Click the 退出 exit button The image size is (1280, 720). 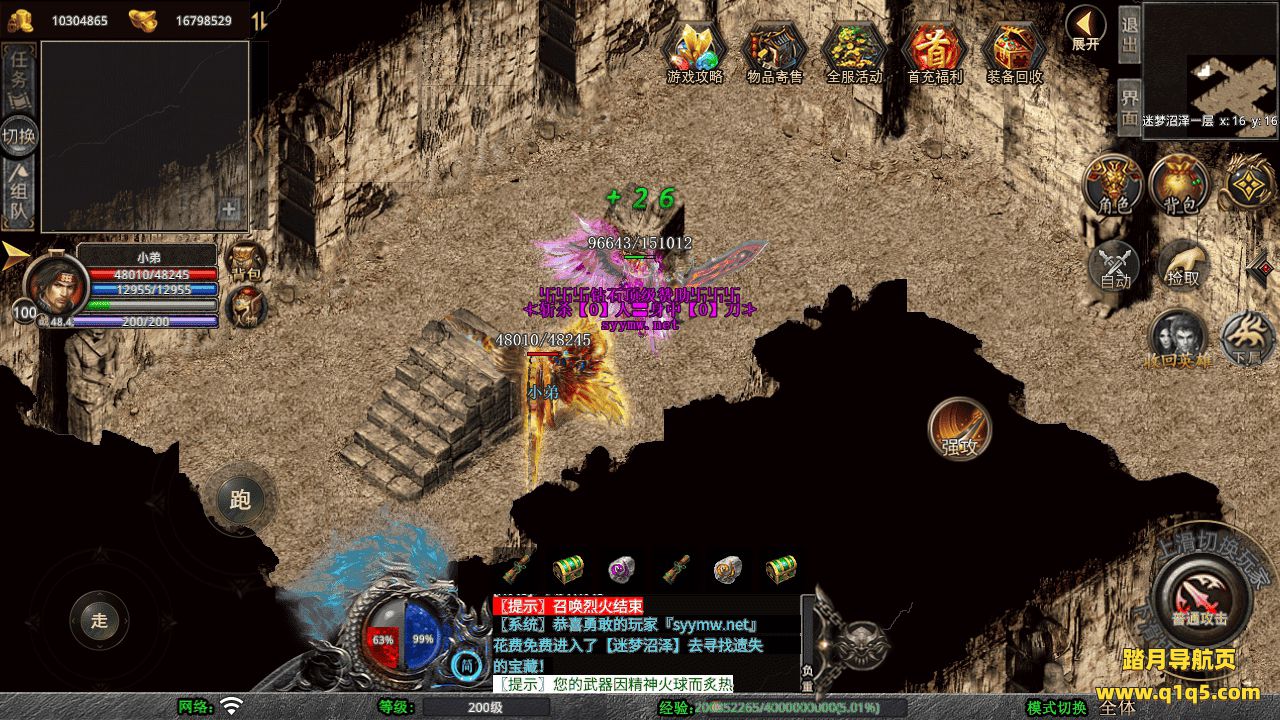[x=1129, y=37]
